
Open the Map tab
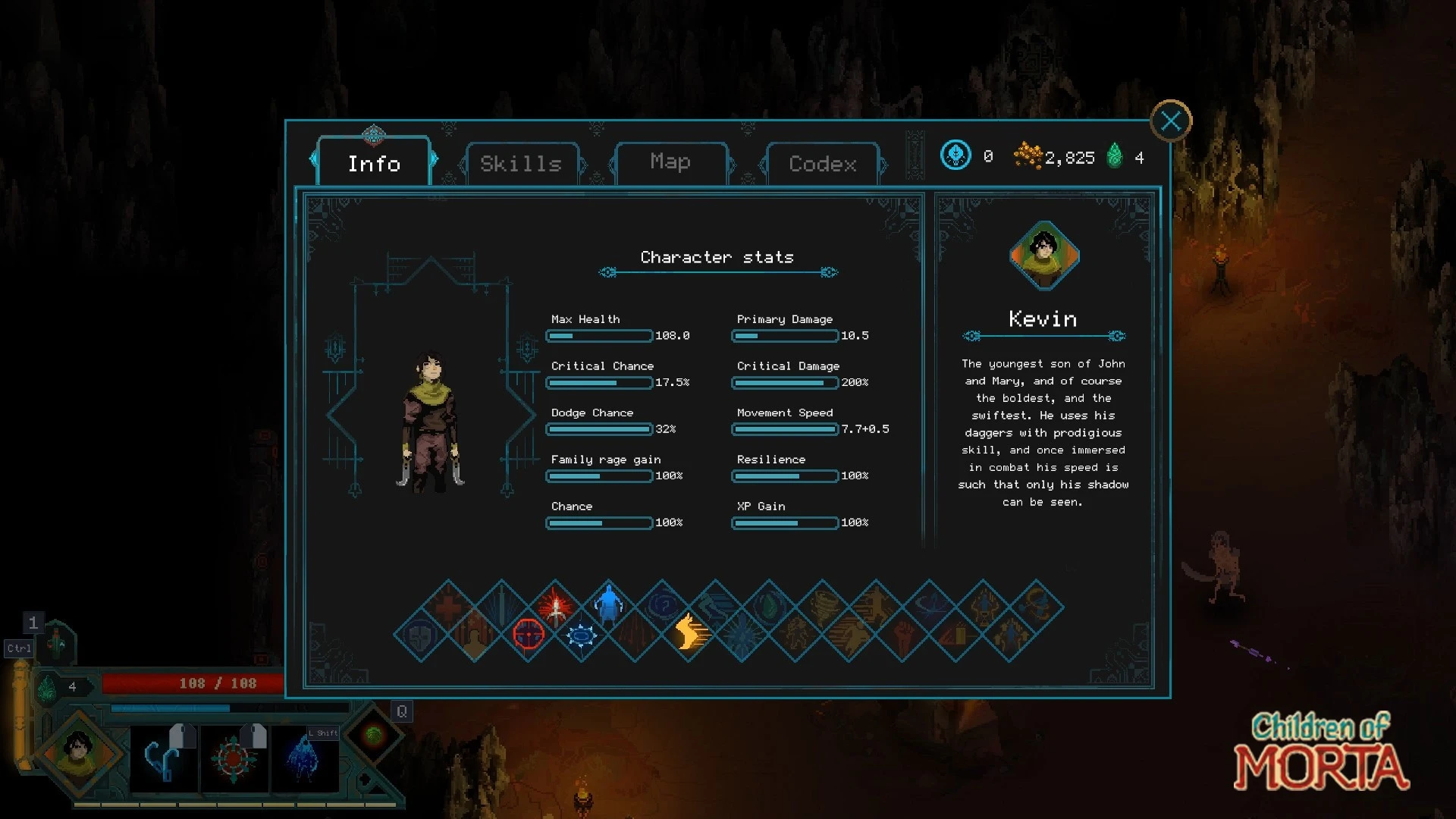(670, 162)
